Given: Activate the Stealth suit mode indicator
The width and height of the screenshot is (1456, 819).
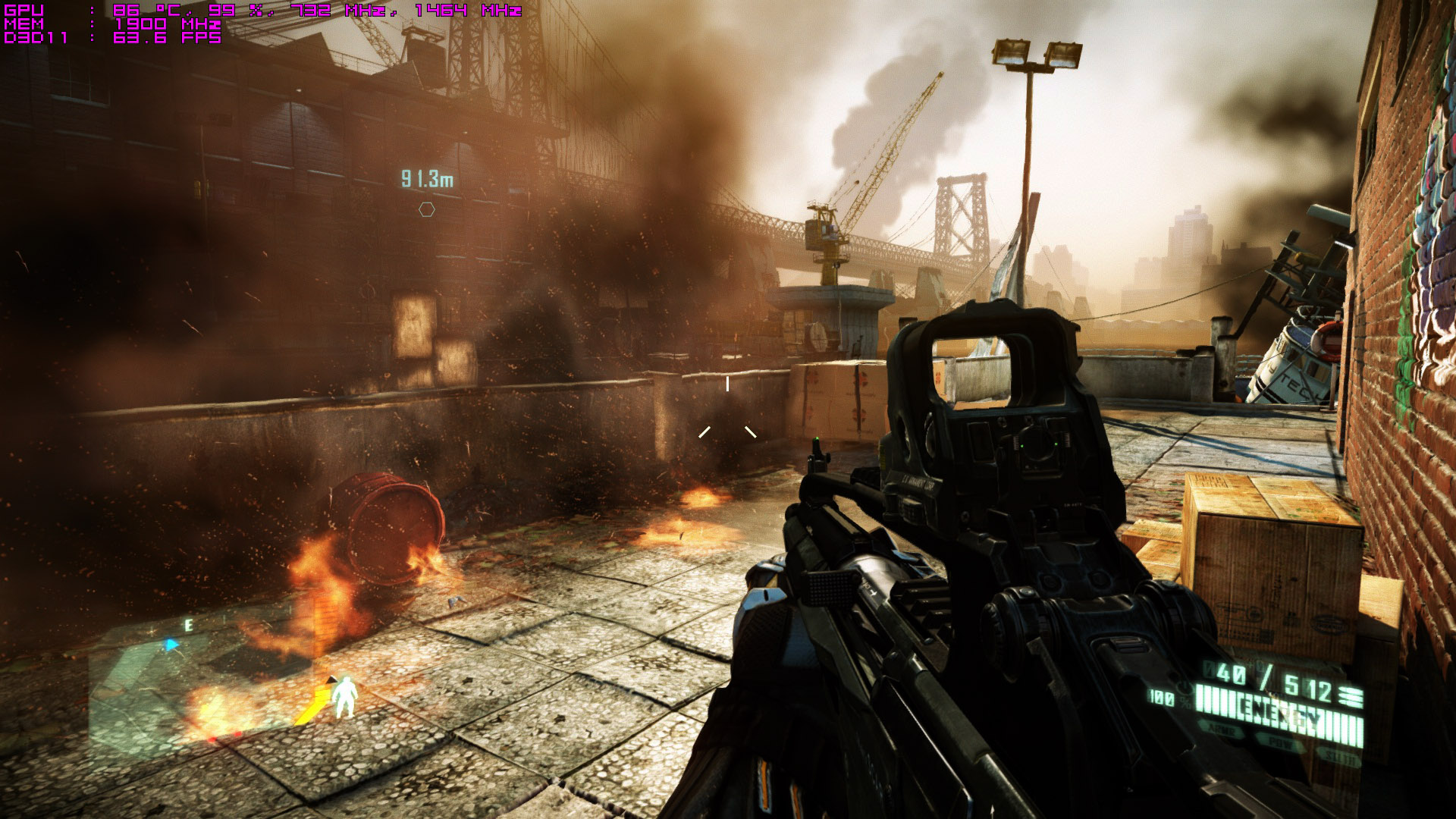Looking at the screenshot, I should coord(1338,752).
